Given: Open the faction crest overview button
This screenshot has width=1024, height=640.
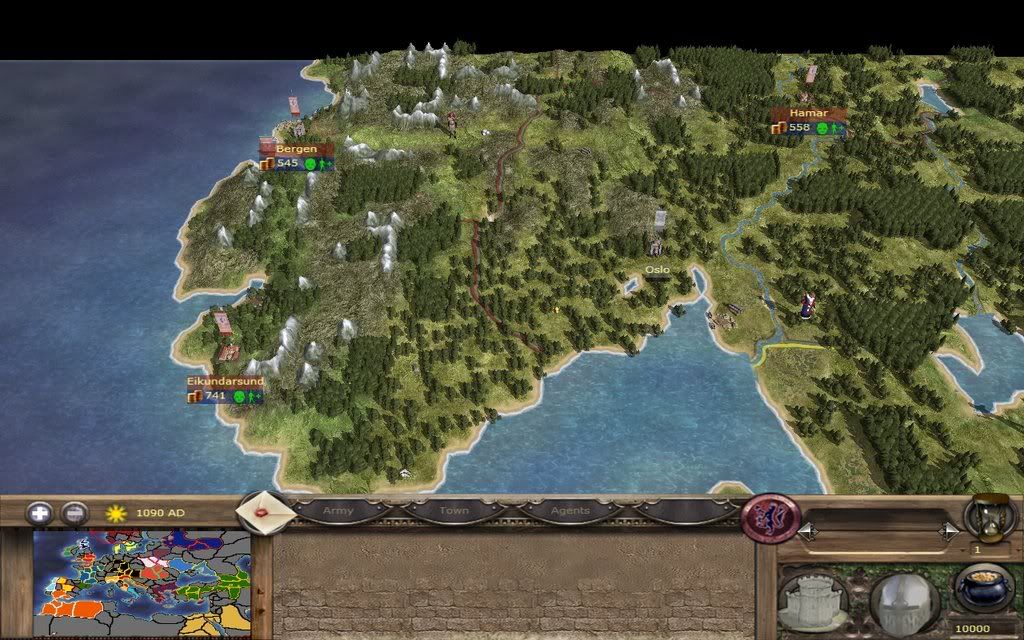Looking at the screenshot, I should 771,519.
